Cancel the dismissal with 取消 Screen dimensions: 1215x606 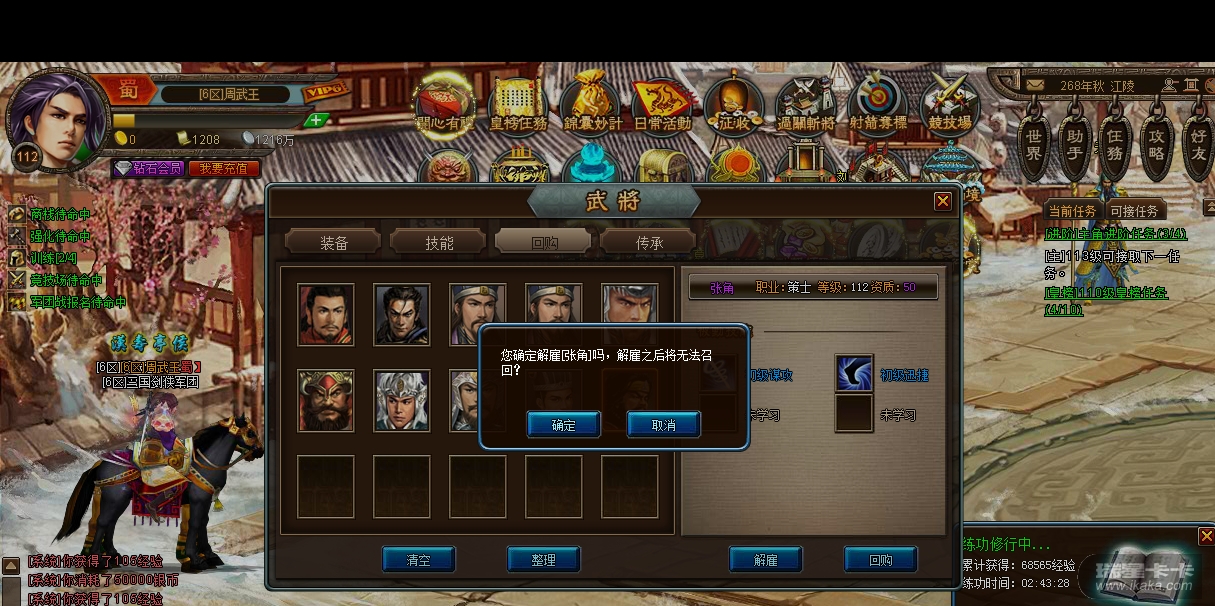click(663, 425)
